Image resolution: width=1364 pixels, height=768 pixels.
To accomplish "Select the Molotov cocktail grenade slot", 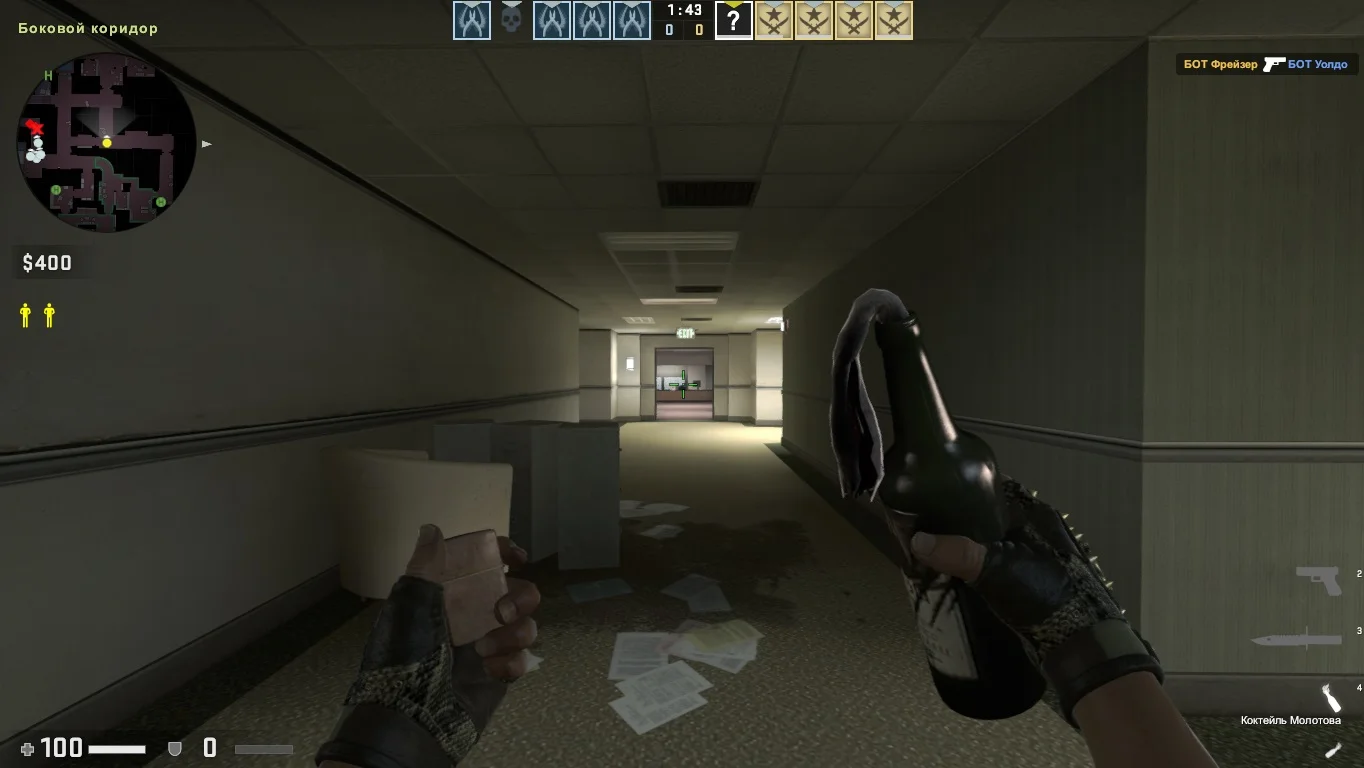I will (1330, 697).
